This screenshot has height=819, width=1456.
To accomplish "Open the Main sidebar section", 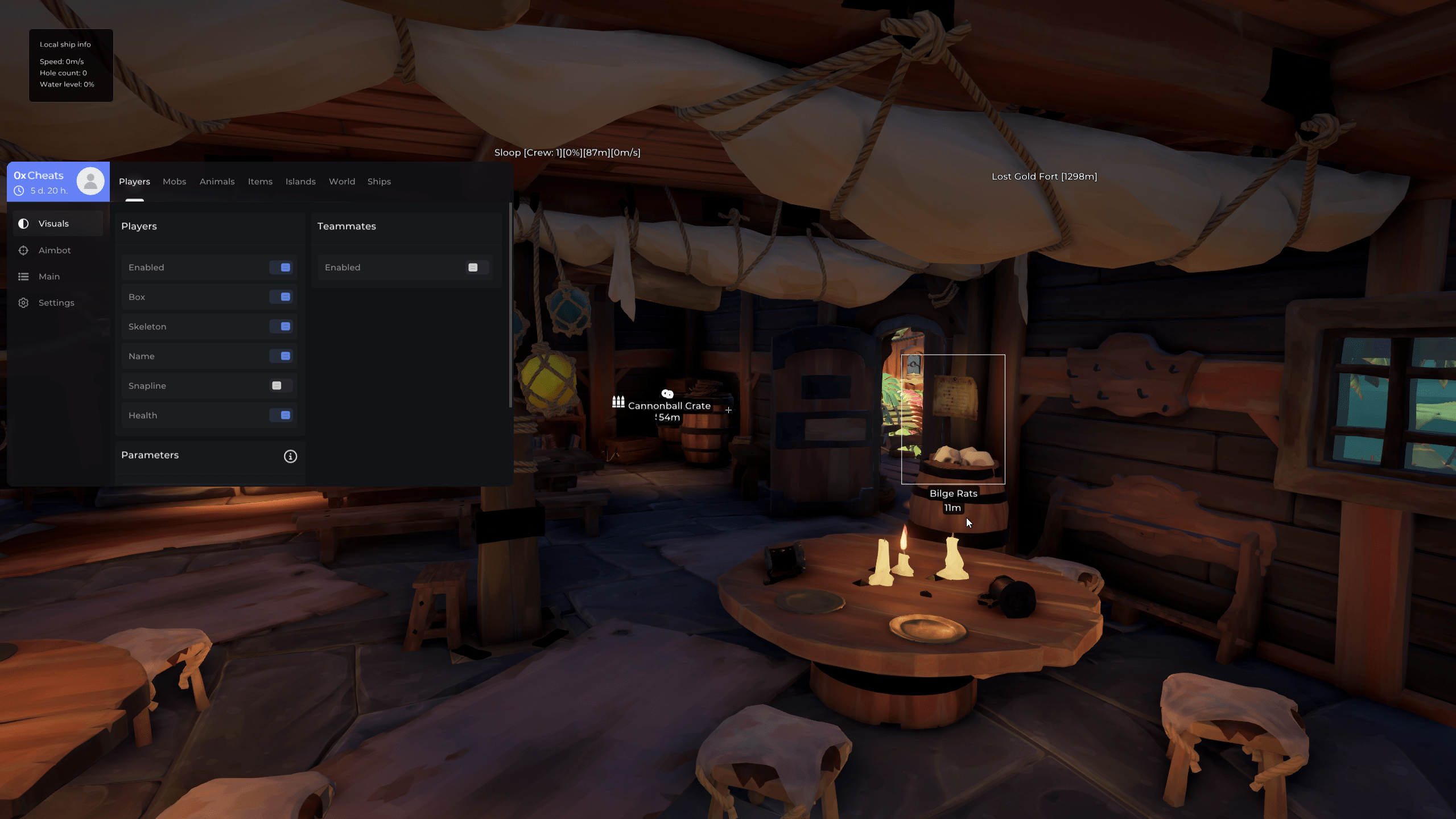I will pyautogui.click(x=49, y=277).
